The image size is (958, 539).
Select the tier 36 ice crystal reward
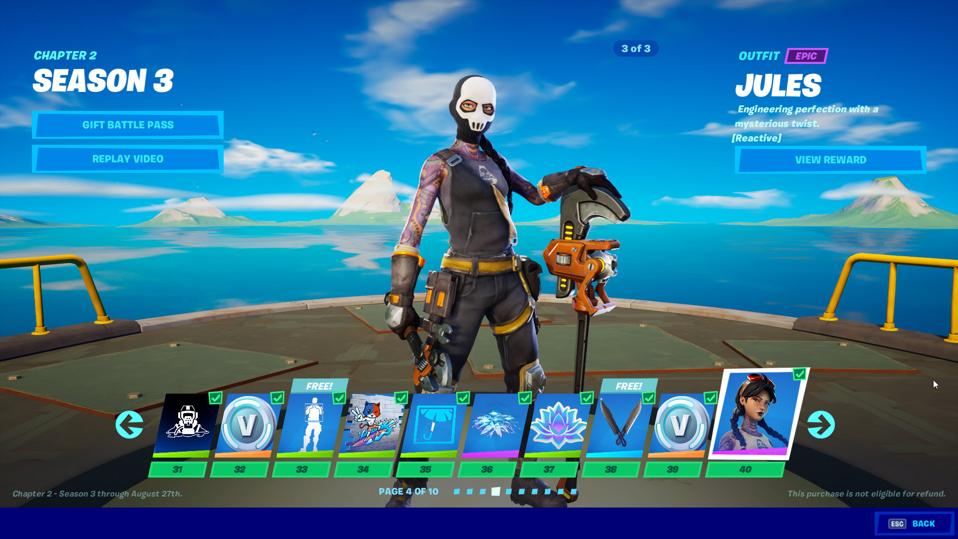click(495, 426)
